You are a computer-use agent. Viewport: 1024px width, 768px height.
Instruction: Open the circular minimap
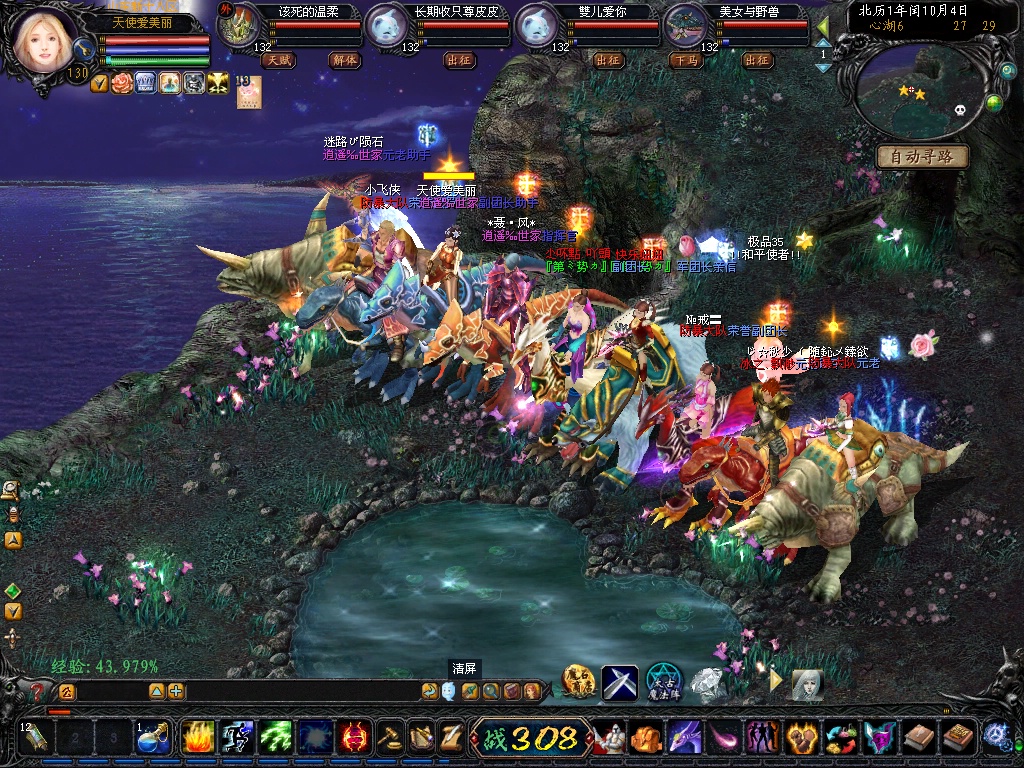click(922, 93)
